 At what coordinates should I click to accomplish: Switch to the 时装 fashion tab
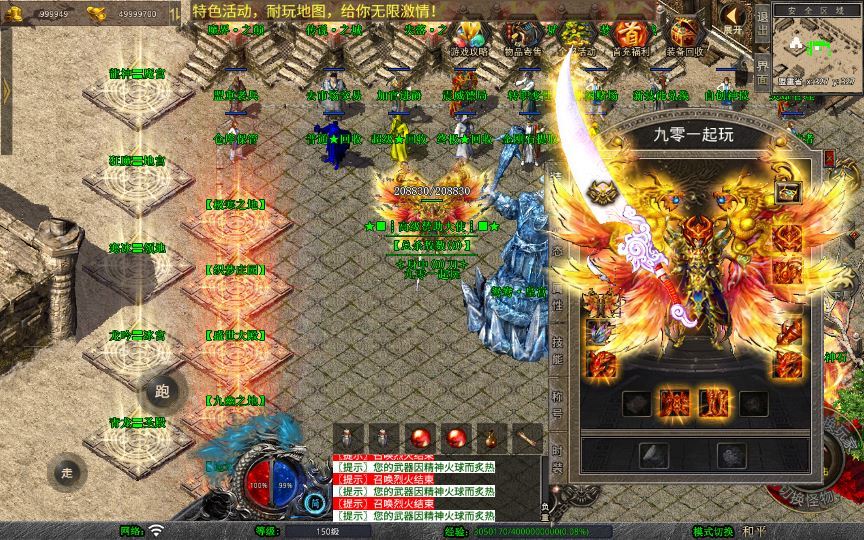pyautogui.click(x=558, y=458)
